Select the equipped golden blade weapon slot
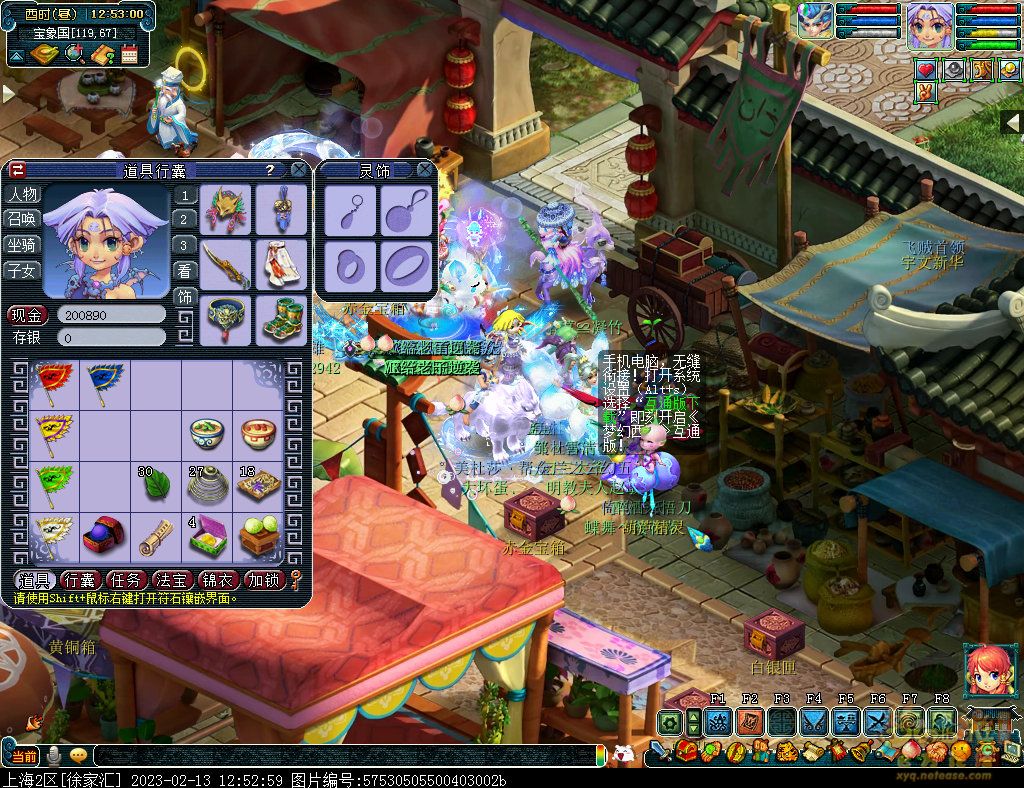This screenshot has width=1024, height=788. tap(225, 263)
